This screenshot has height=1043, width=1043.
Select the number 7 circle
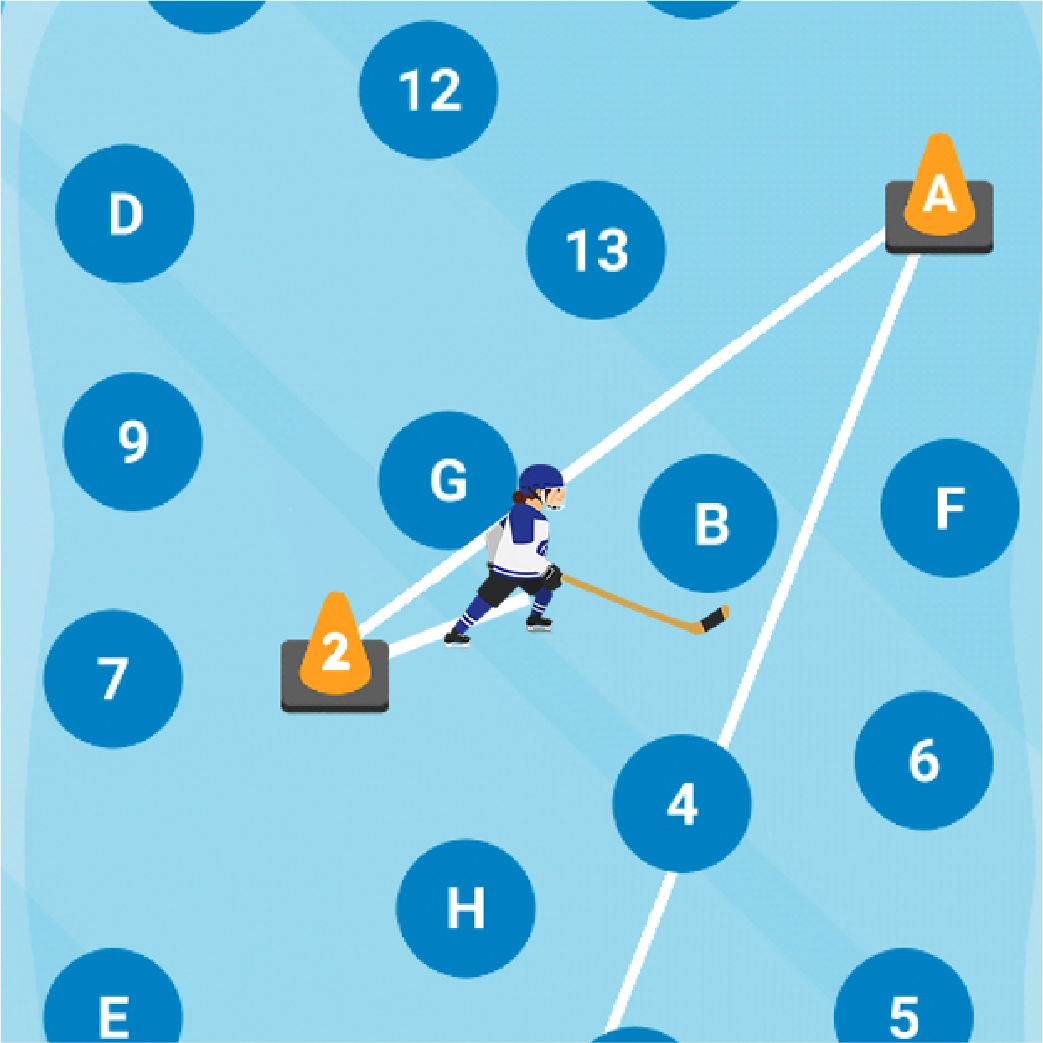pyautogui.click(x=113, y=678)
